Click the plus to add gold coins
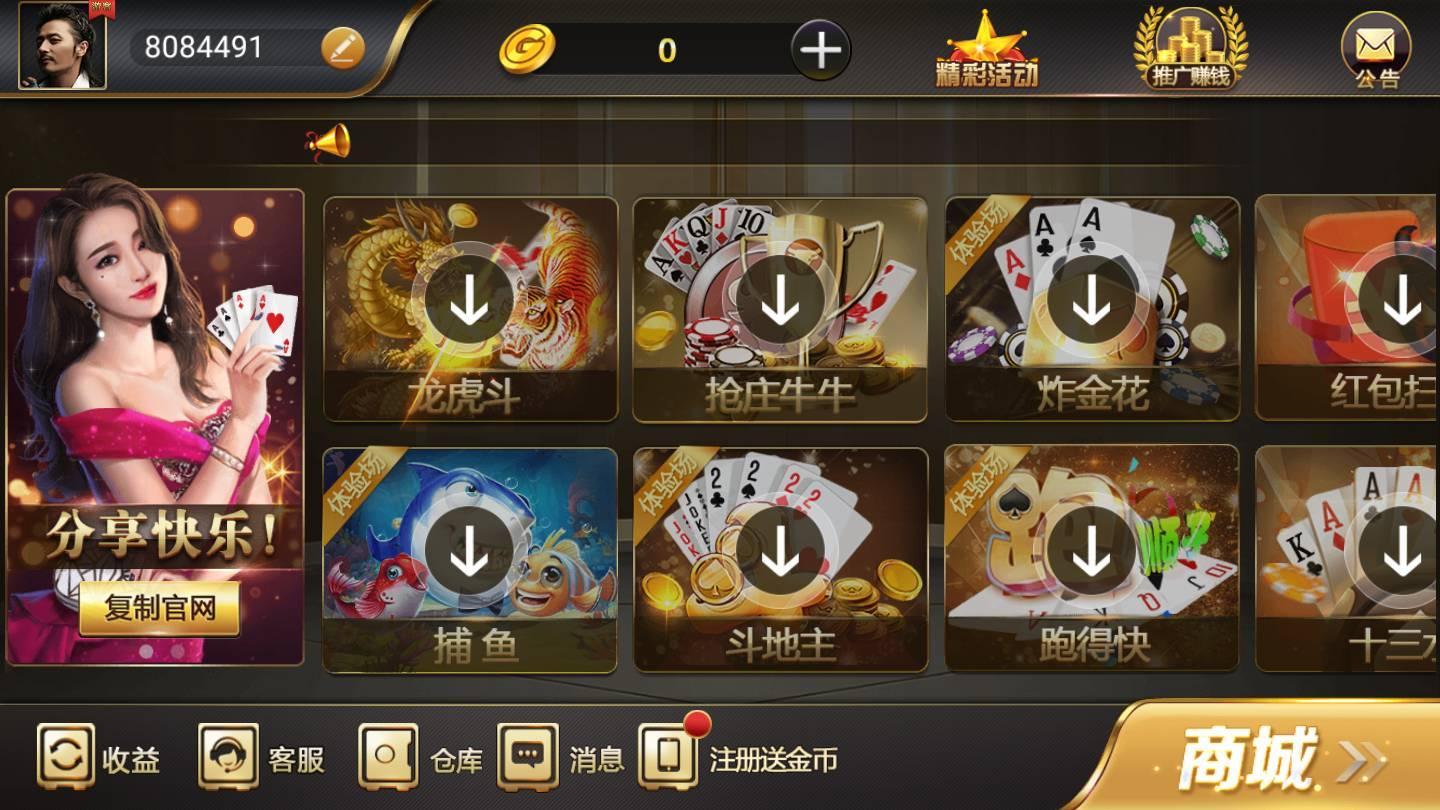 pyautogui.click(x=822, y=48)
